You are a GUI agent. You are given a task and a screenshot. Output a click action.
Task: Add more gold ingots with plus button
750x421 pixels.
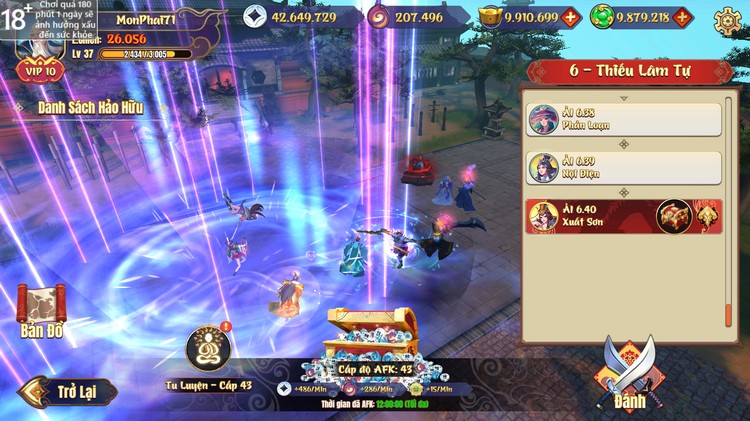pos(571,17)
